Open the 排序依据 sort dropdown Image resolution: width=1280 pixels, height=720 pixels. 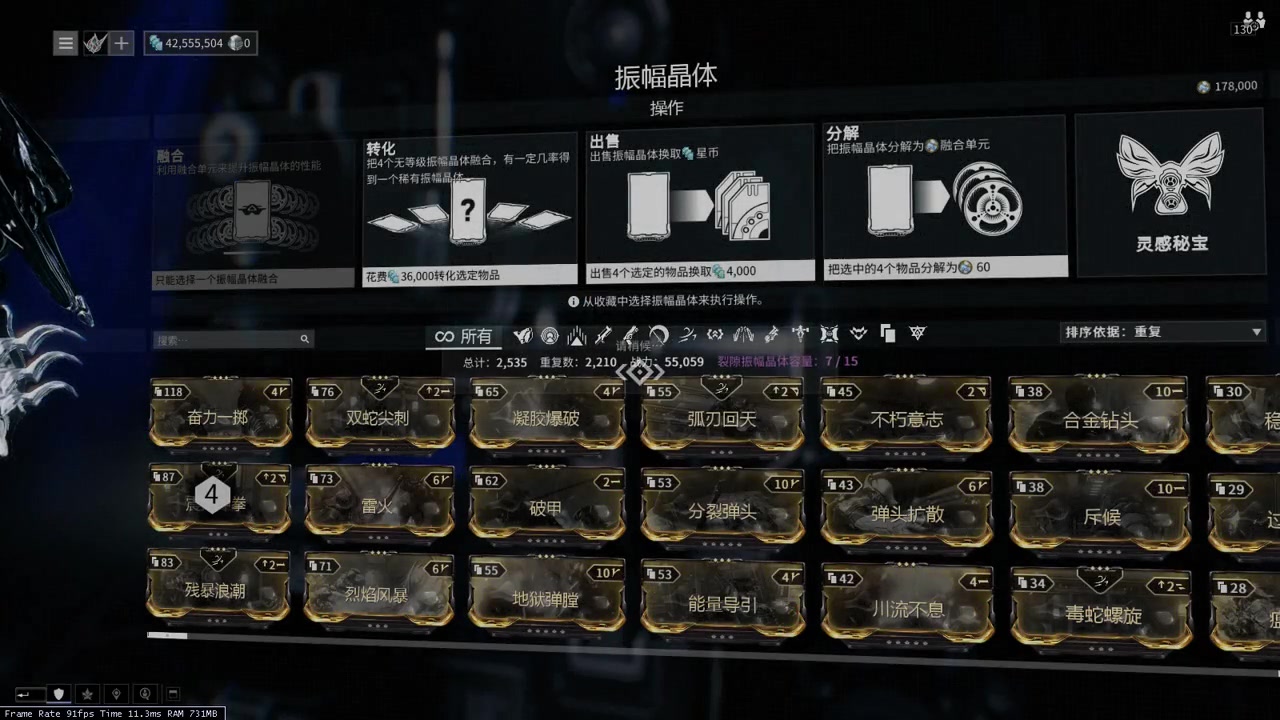click(x=1163, y=332)
